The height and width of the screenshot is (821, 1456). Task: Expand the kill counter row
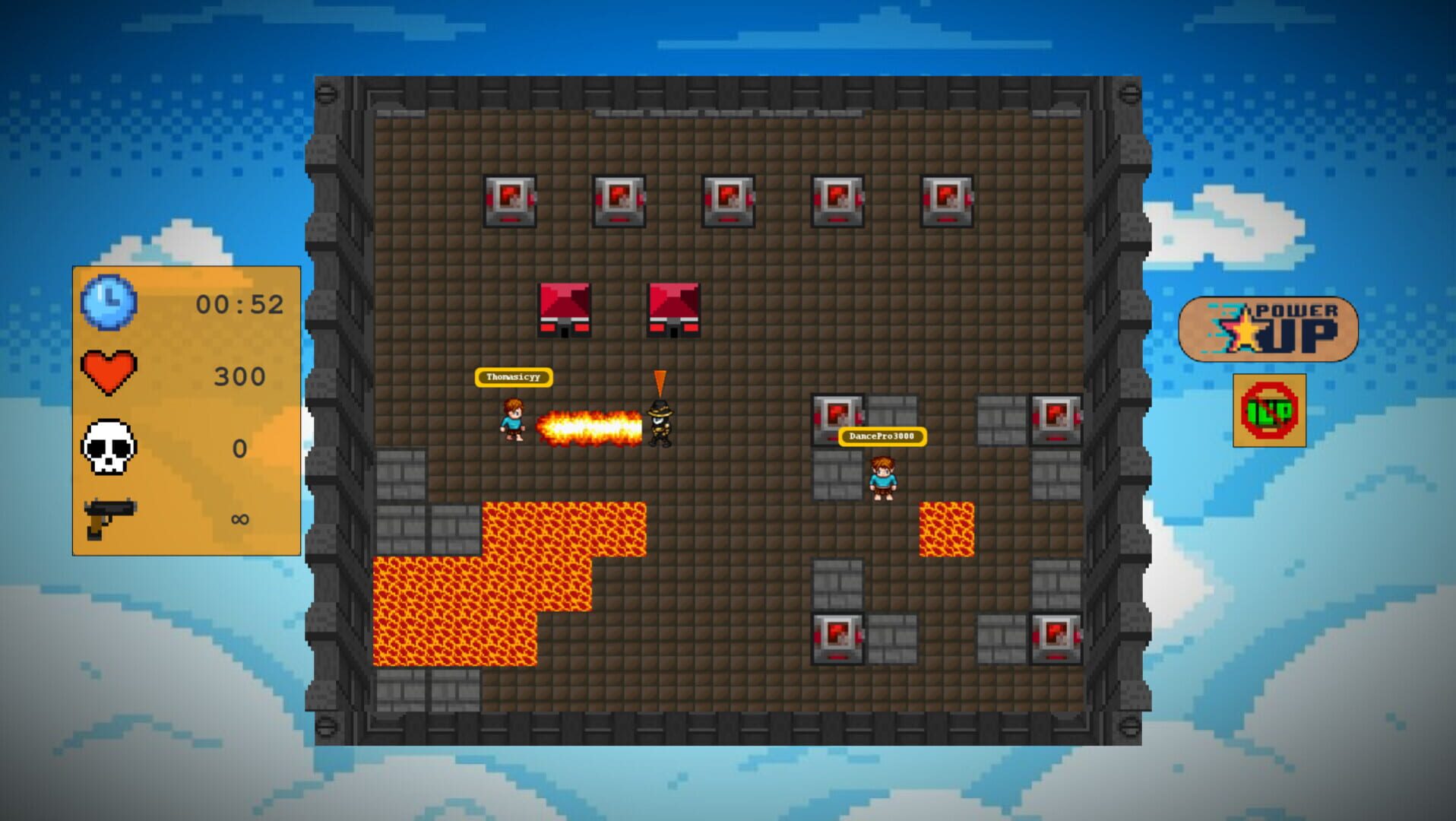pyautogui.click(x=175, y=448)
